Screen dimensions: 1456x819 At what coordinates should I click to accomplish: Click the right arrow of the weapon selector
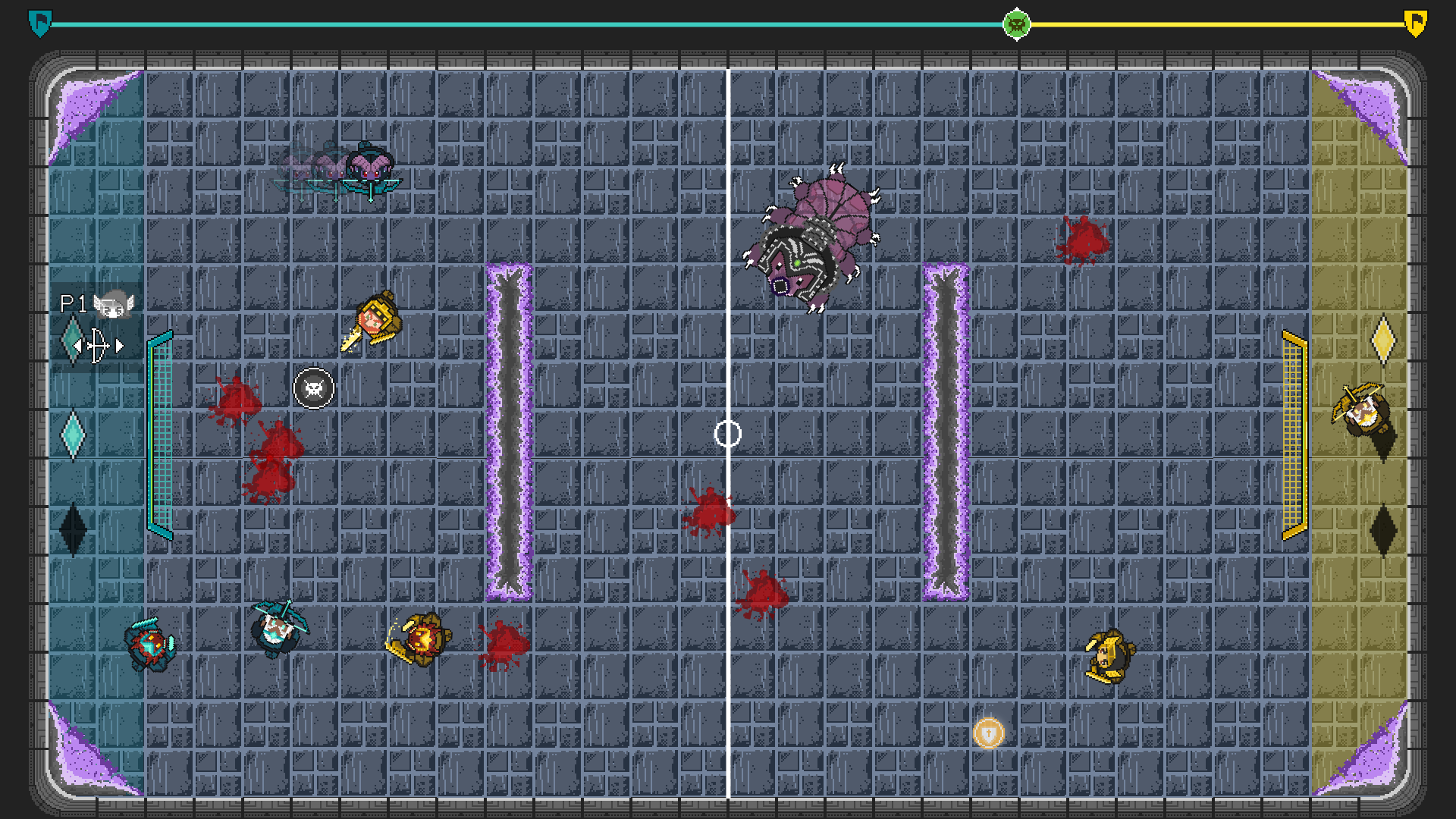coord(119,346)
